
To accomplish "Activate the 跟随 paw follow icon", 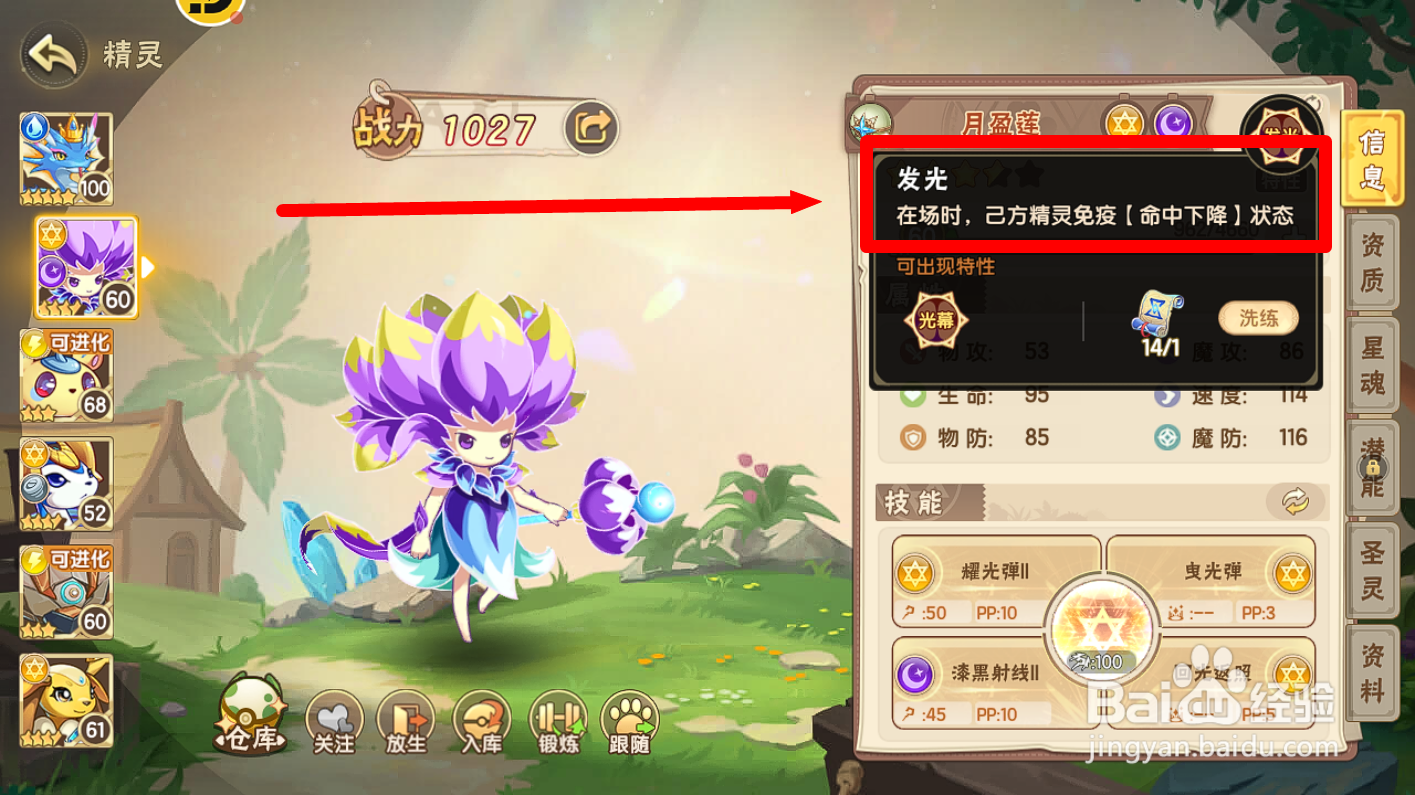I will pos(630,718).
